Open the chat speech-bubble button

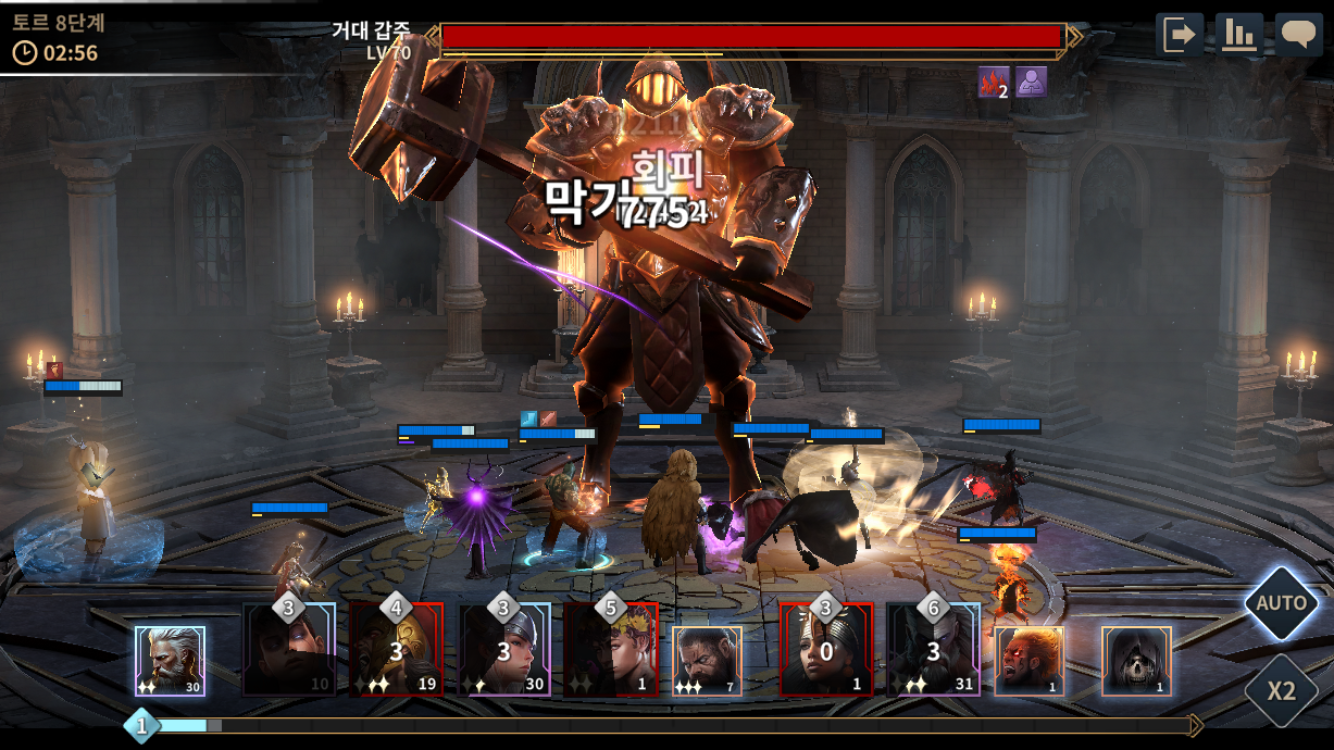coord(1299,35)
